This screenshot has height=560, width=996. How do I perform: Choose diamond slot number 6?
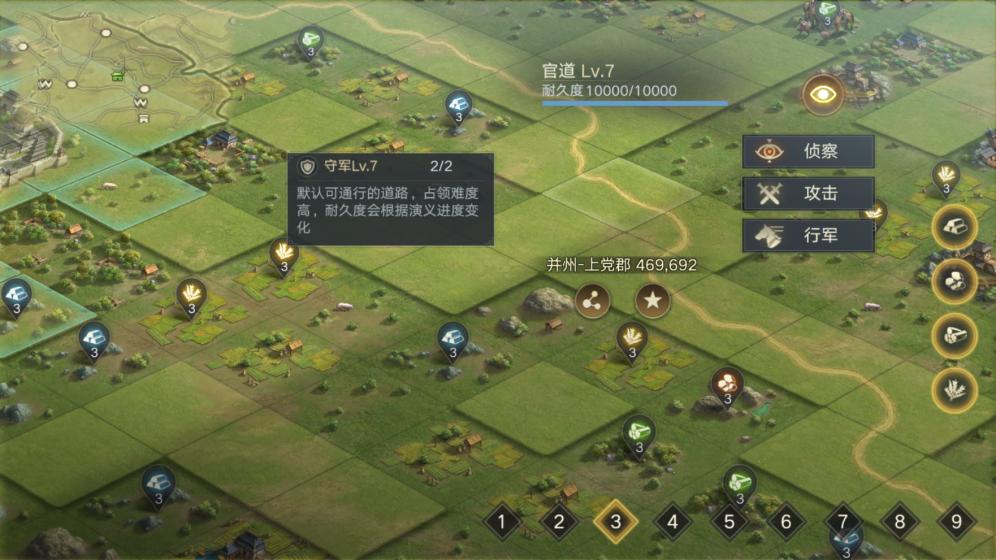(x=787, y=521)
